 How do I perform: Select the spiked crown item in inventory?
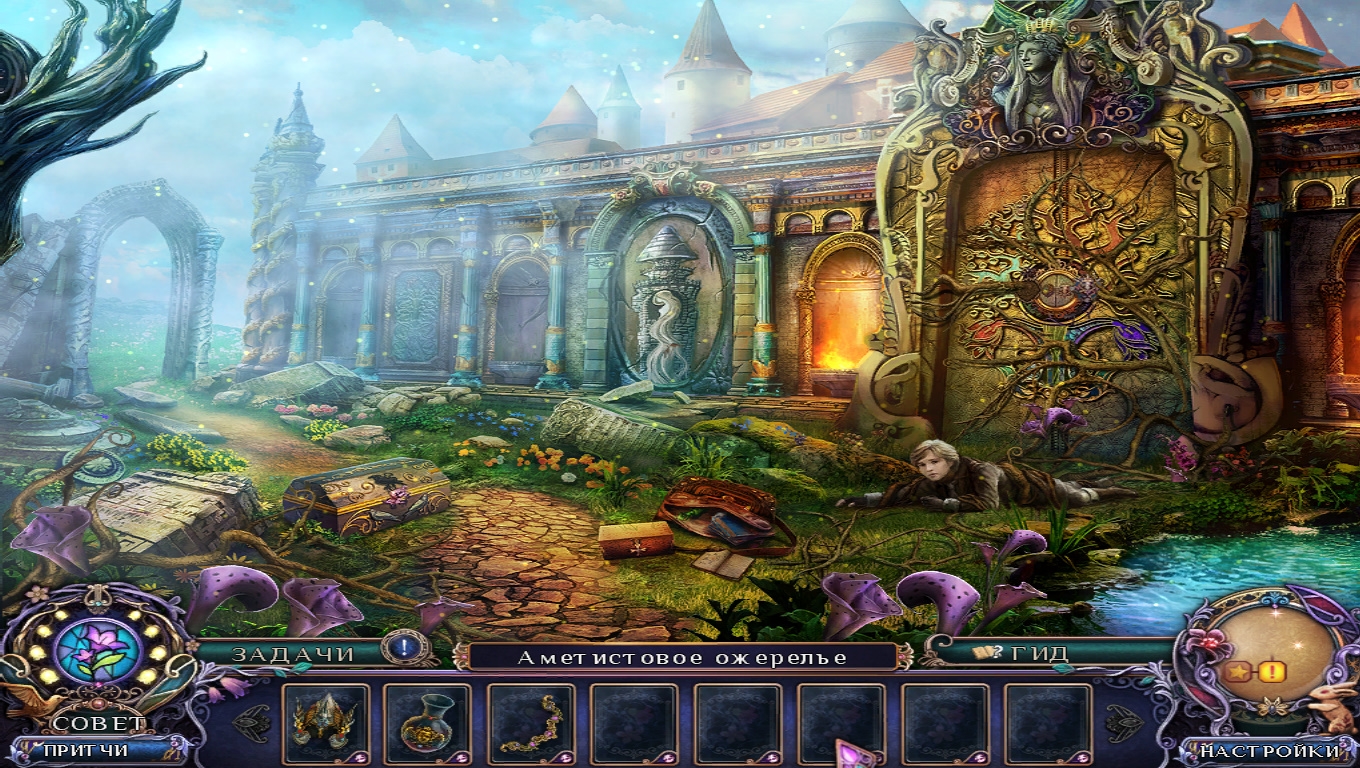tap(324, 723)
